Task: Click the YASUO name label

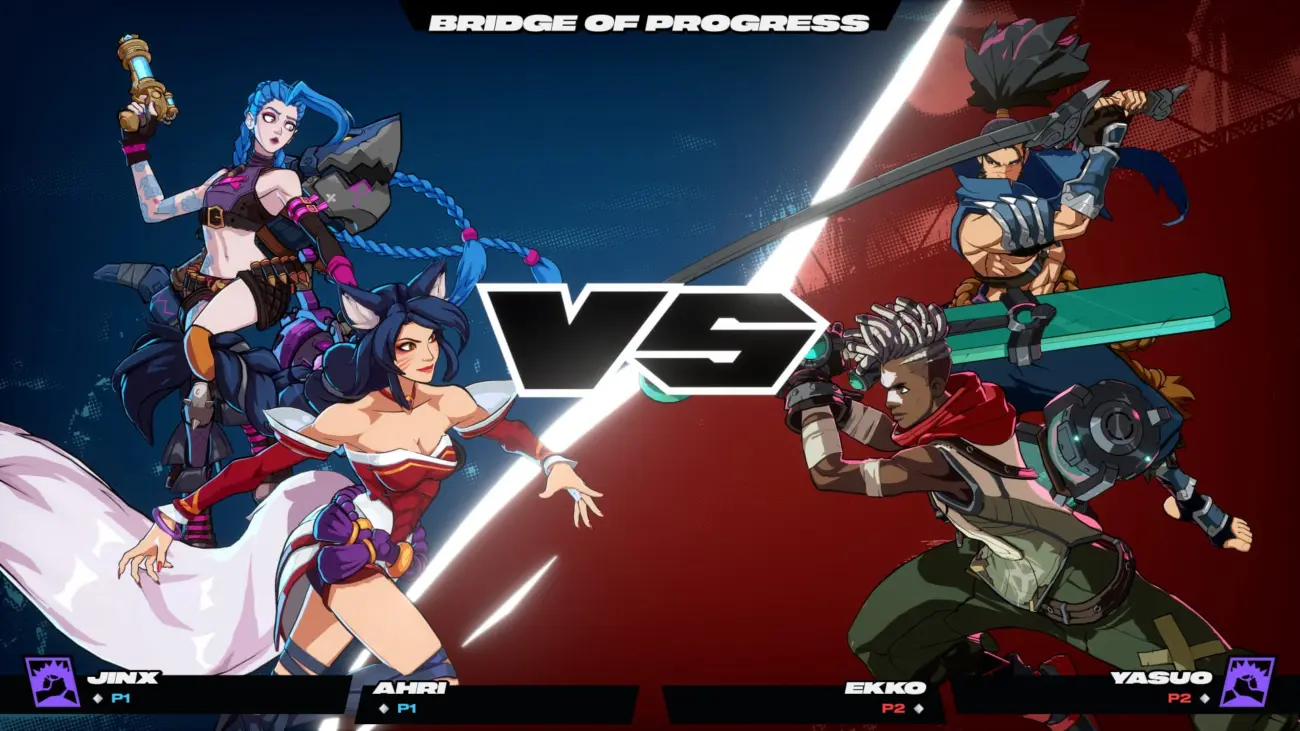Action: point(1162,677)
